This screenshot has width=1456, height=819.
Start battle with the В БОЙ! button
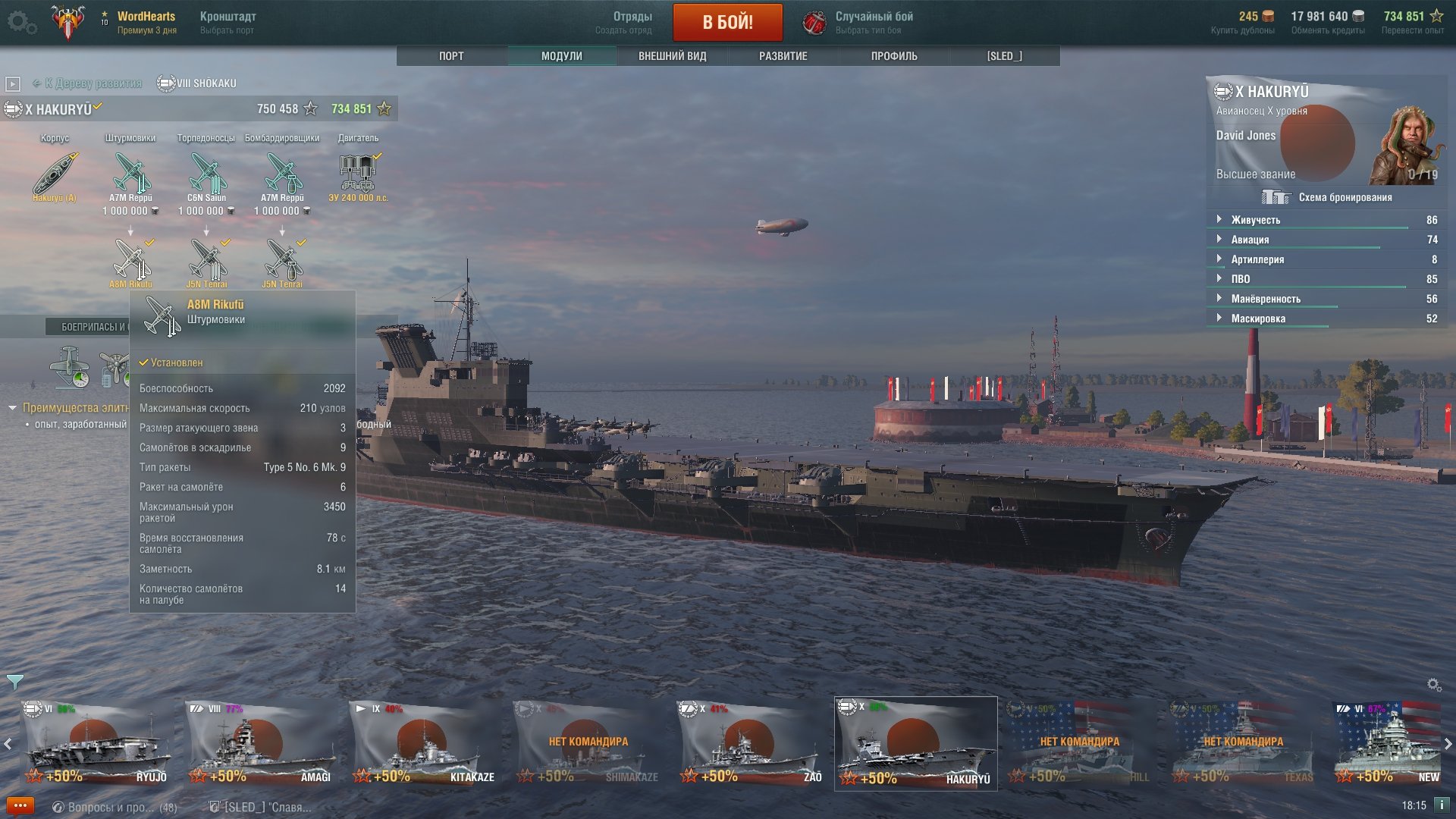pos(727,22)
